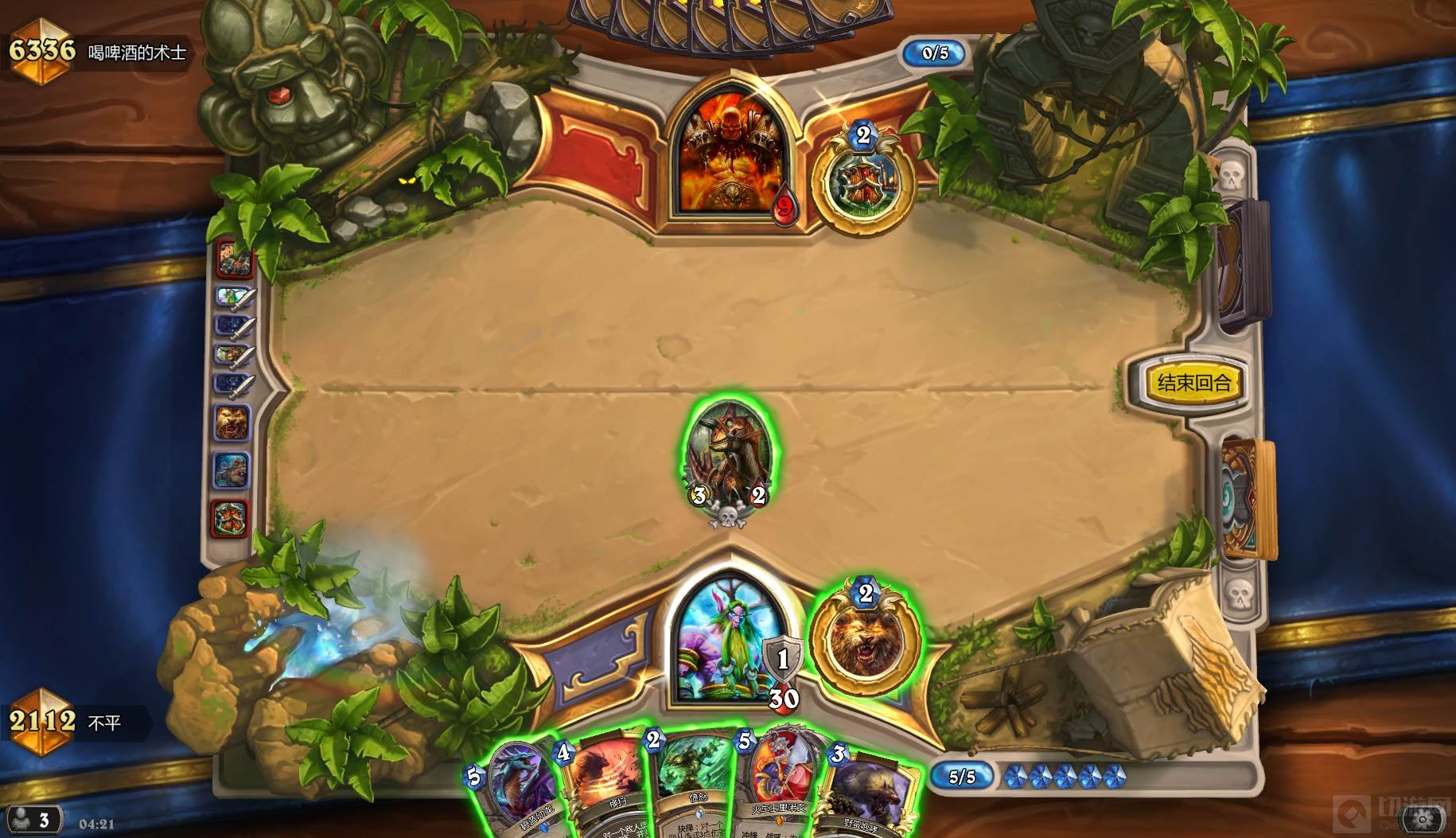Open the spectator count indicator
Image resolution: width=1456 pixels, height=838 pixels.
[33, 820]
